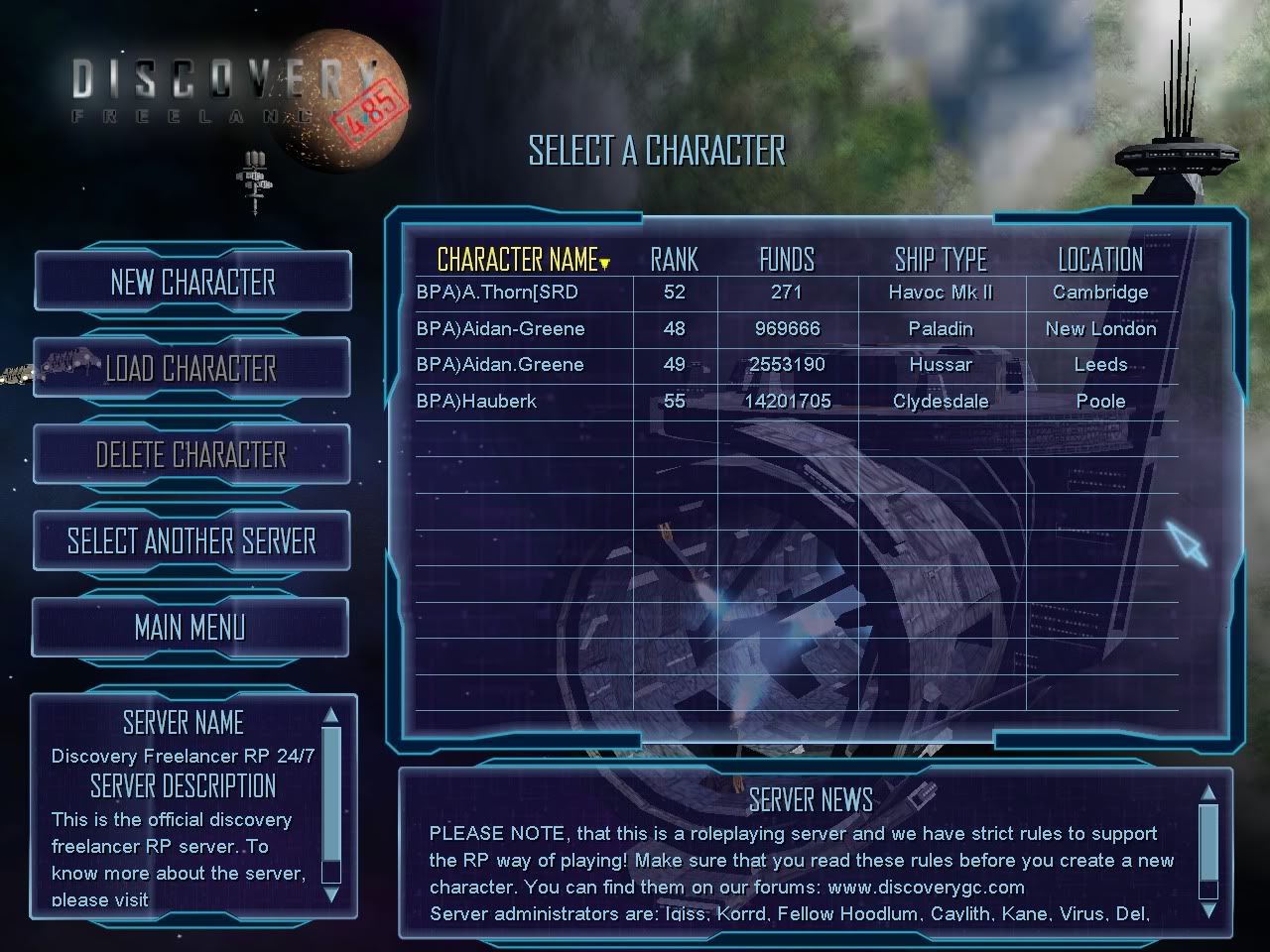This screenshot has height=952, width=1270.
Task: Click the server description down arrow
Action: 331,893
